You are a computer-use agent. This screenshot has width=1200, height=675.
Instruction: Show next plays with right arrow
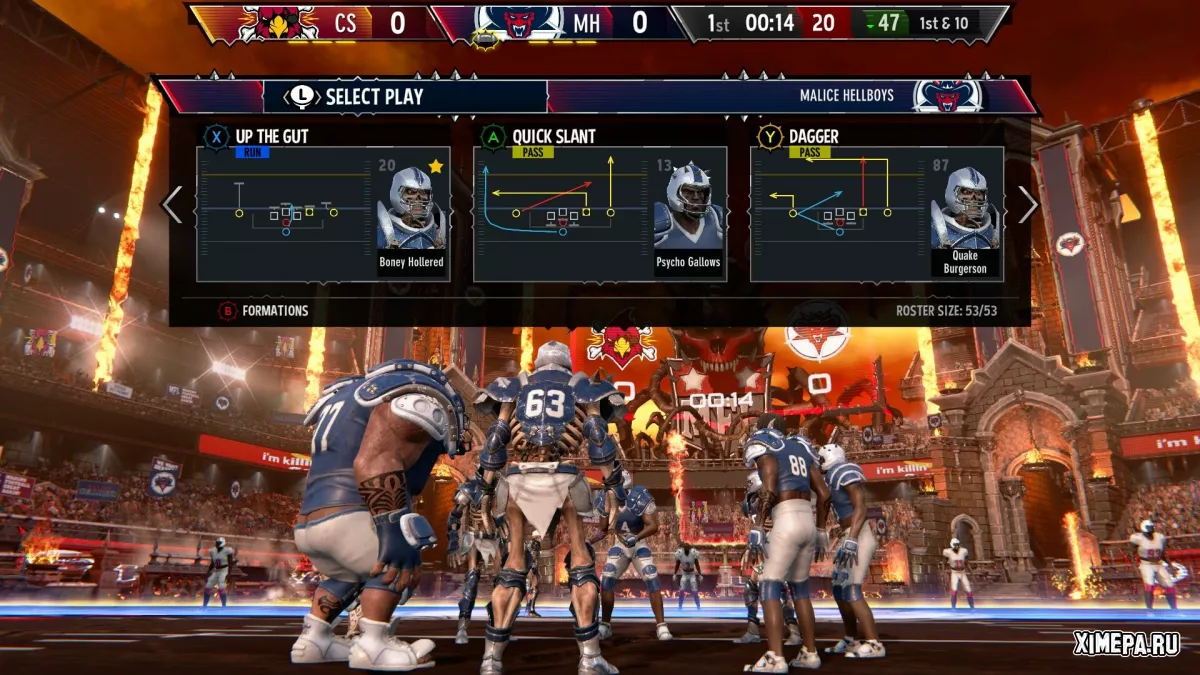(x=1028, y=205)
